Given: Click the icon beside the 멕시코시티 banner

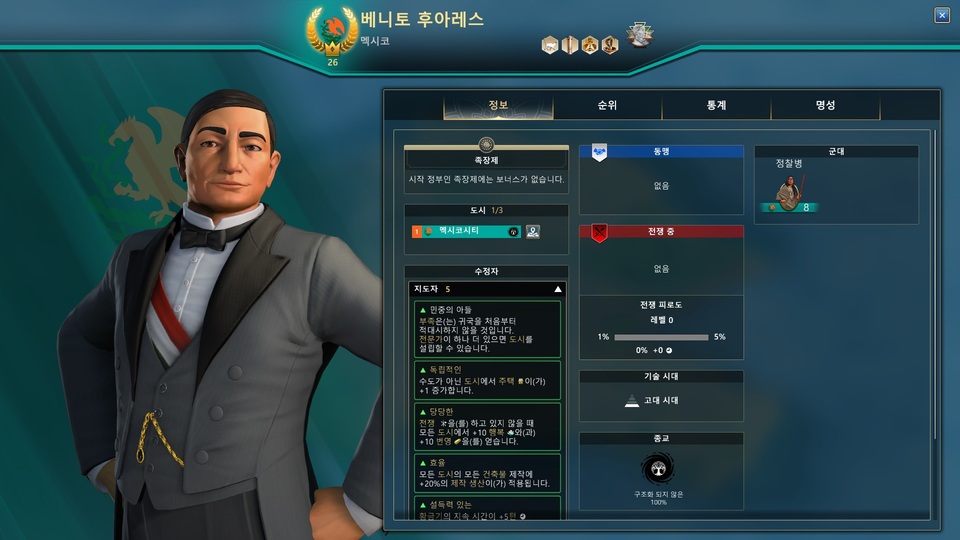Looking at the screenshot, I should (533, 231).
